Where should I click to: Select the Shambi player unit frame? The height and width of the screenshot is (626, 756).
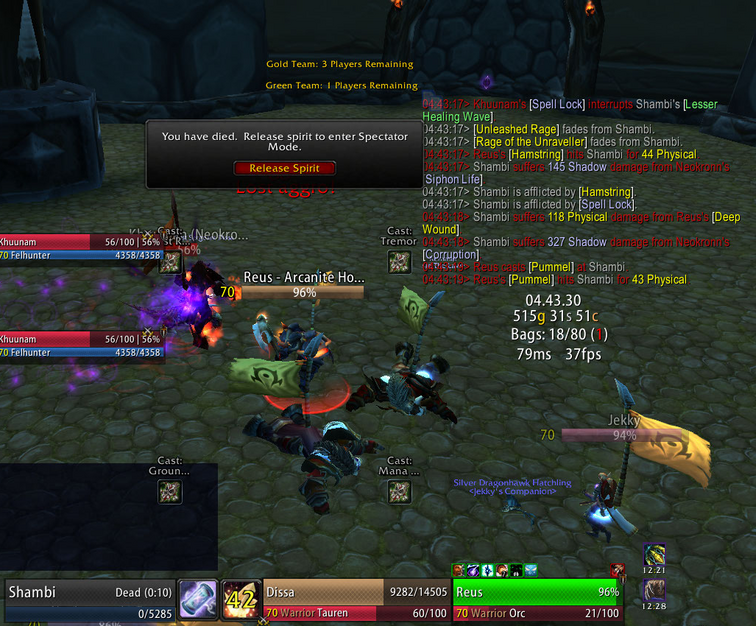(88, 600)
